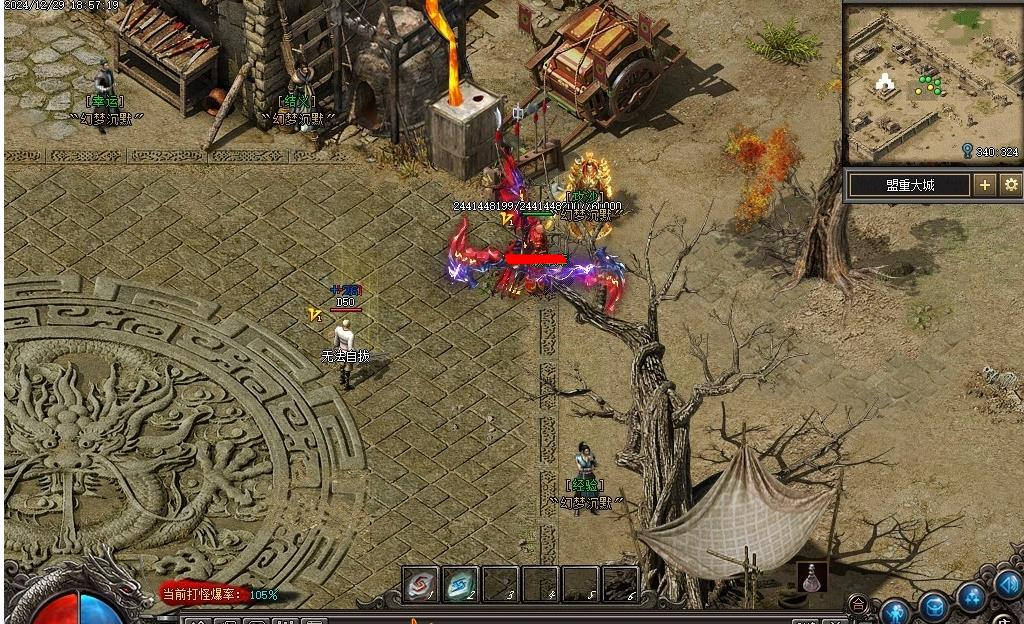Click the map coordinate pin marker
1024x624 pixels.
coord(967,151)
